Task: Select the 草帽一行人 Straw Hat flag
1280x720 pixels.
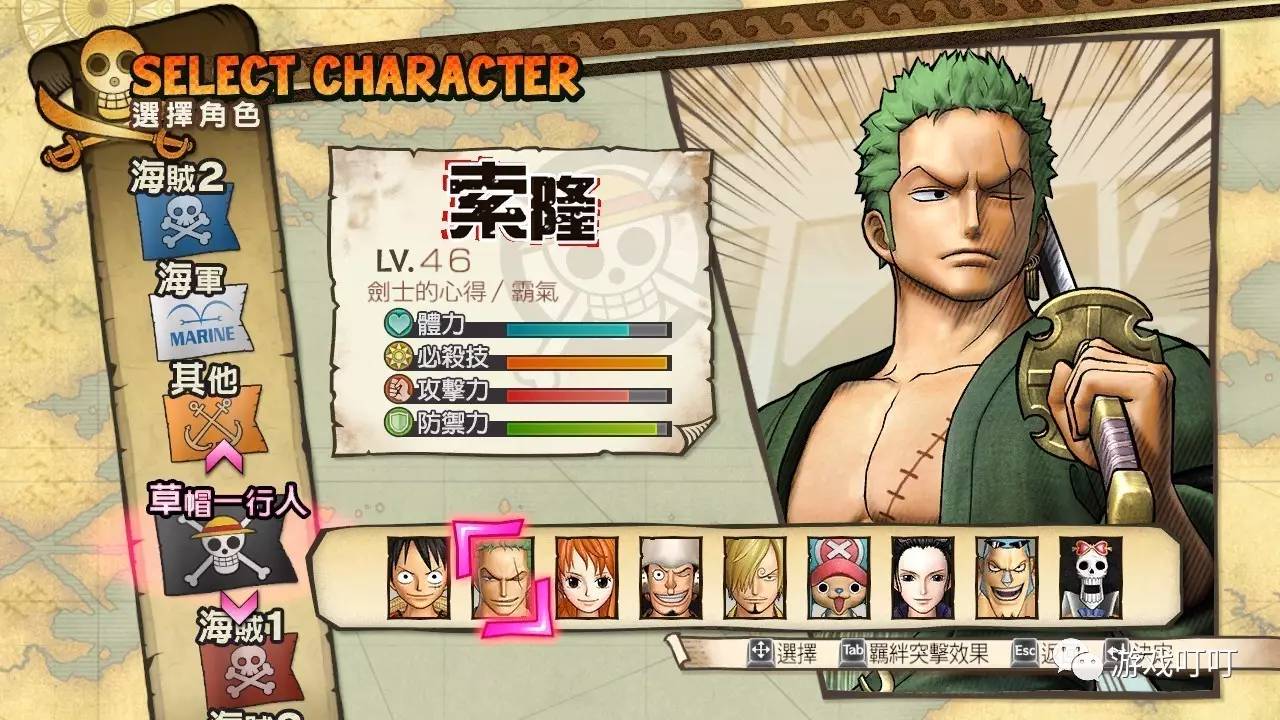Action: point(225,552)
